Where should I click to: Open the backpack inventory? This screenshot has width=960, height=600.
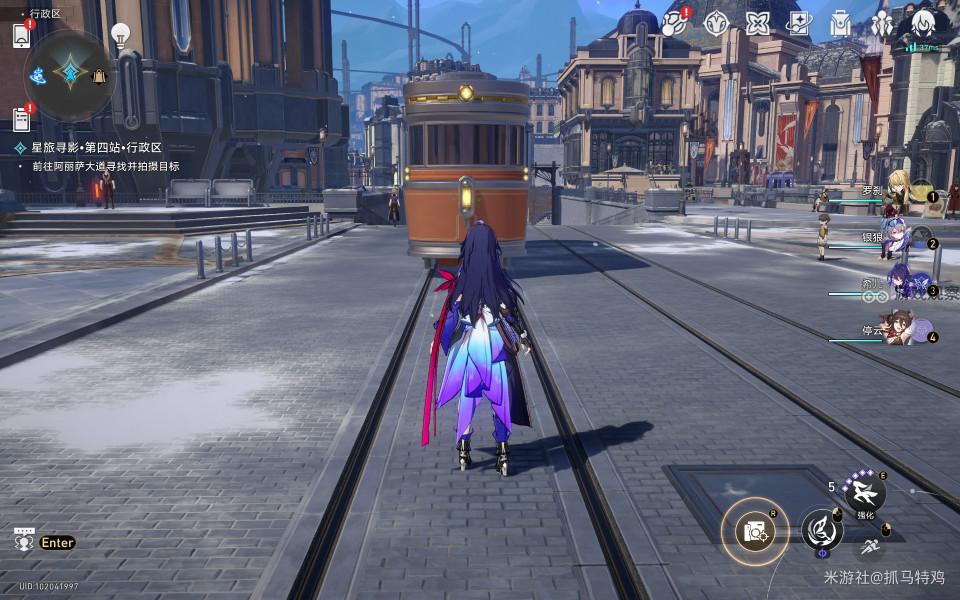840,23
